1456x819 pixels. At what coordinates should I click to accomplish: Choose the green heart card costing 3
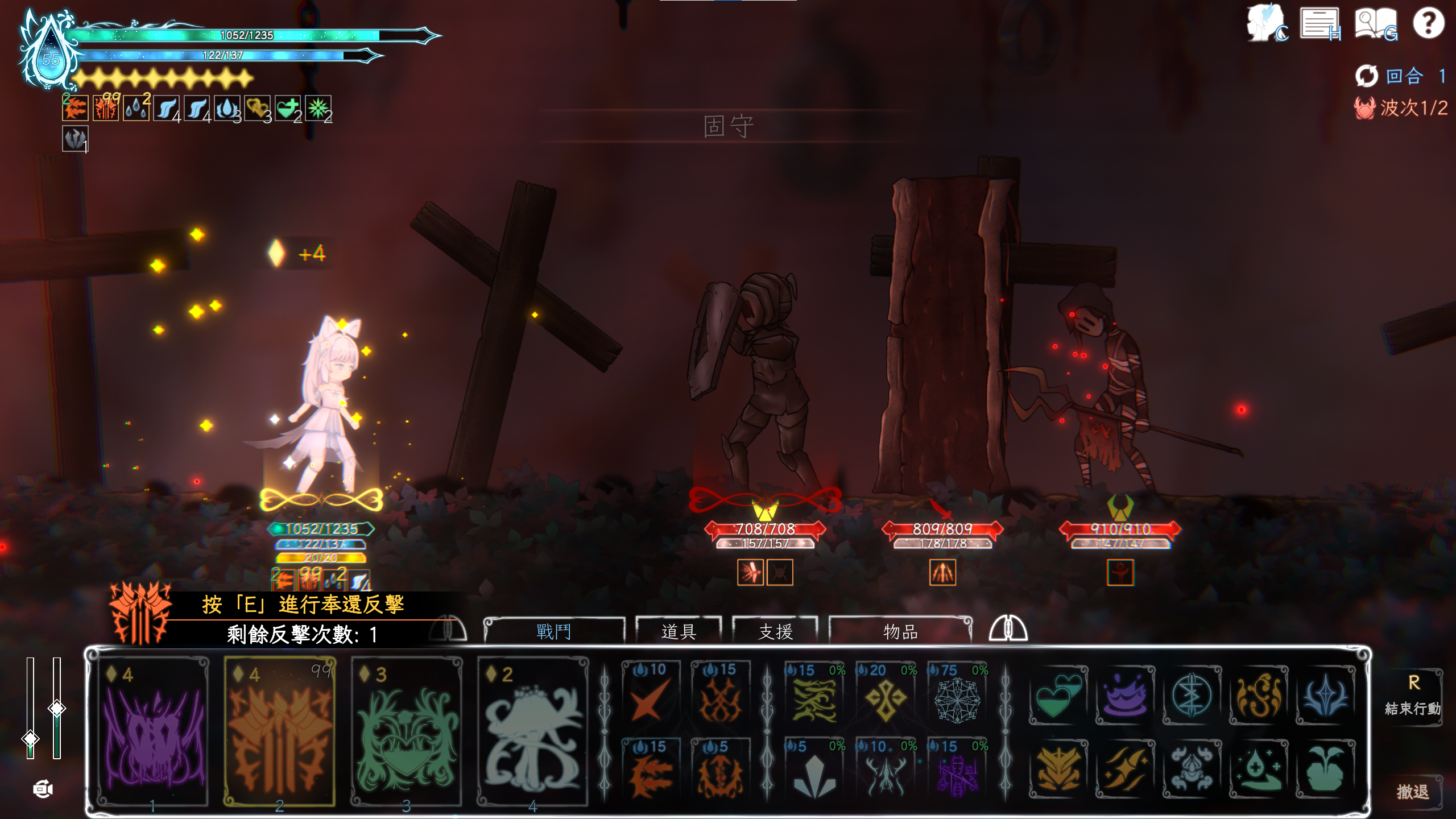406,732
